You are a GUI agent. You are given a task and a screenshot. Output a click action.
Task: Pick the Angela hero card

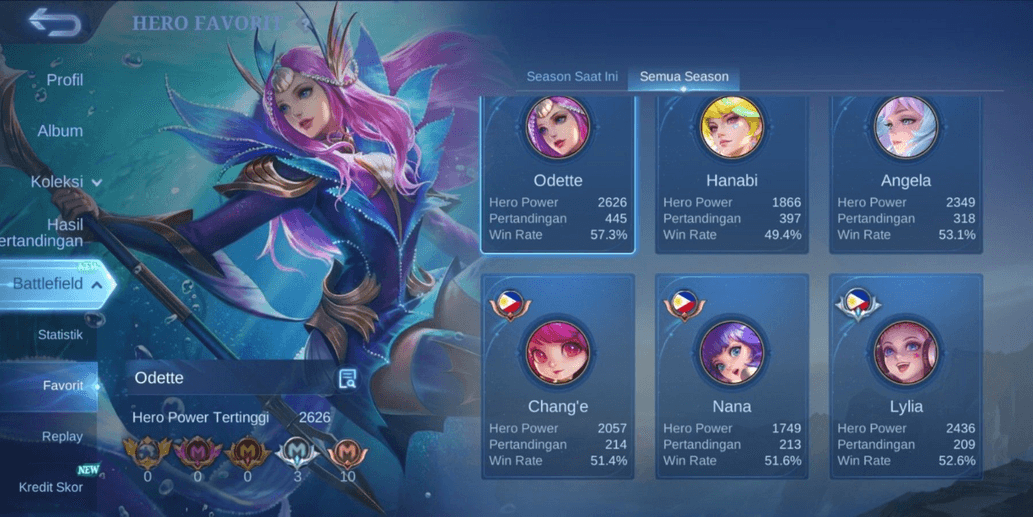tap(906, 175)
